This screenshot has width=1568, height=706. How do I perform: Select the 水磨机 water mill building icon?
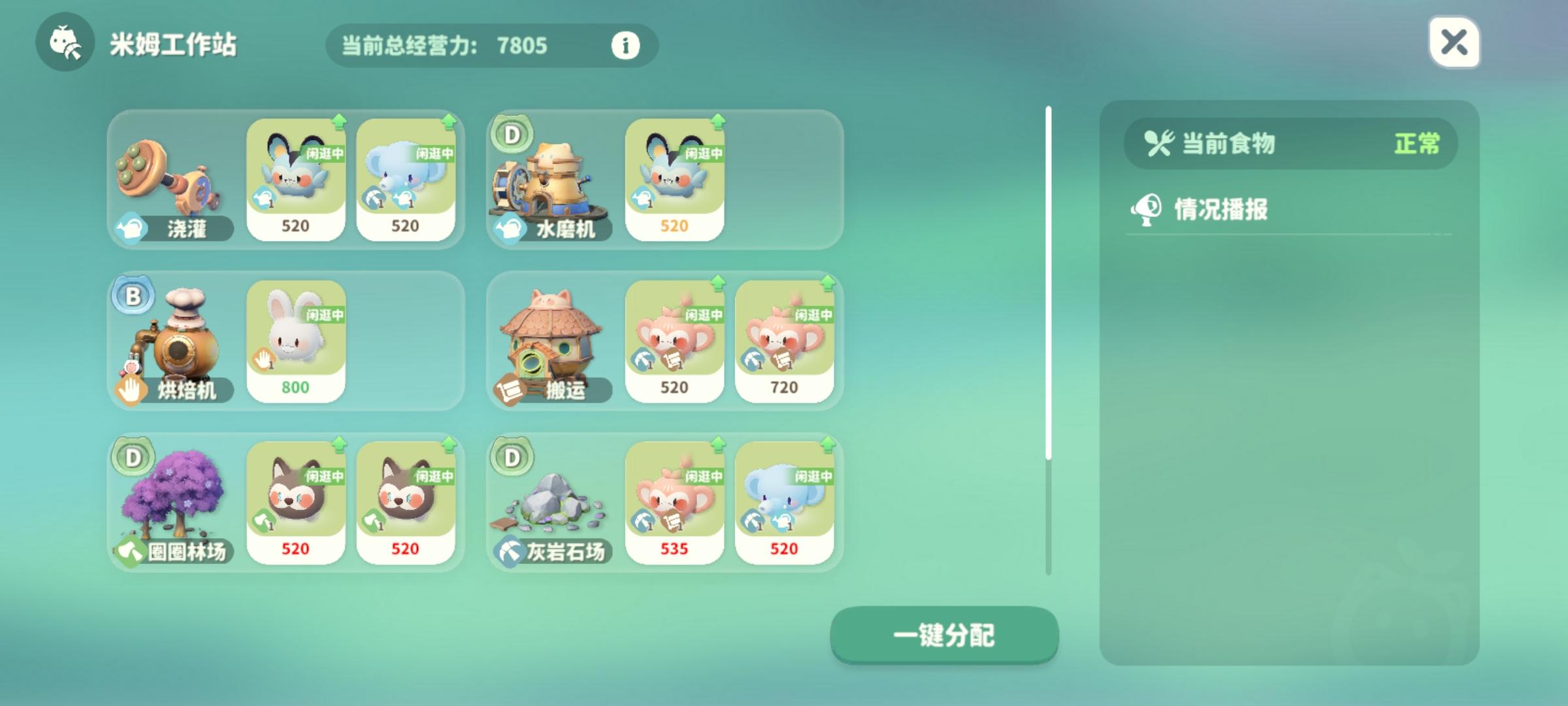coord(554,180)
